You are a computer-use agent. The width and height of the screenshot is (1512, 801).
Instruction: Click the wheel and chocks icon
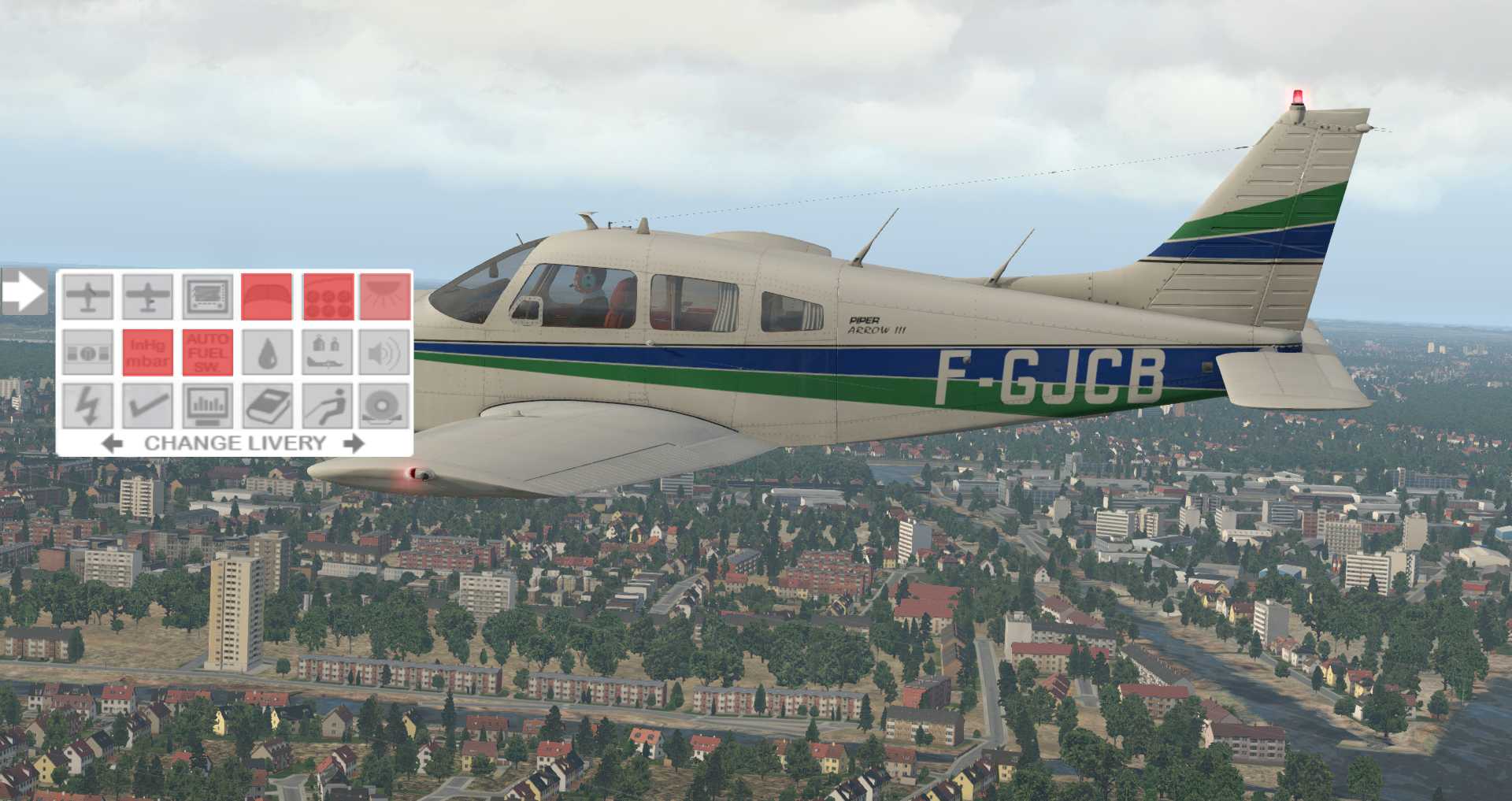pyautogui.click(x=385, y=406)
